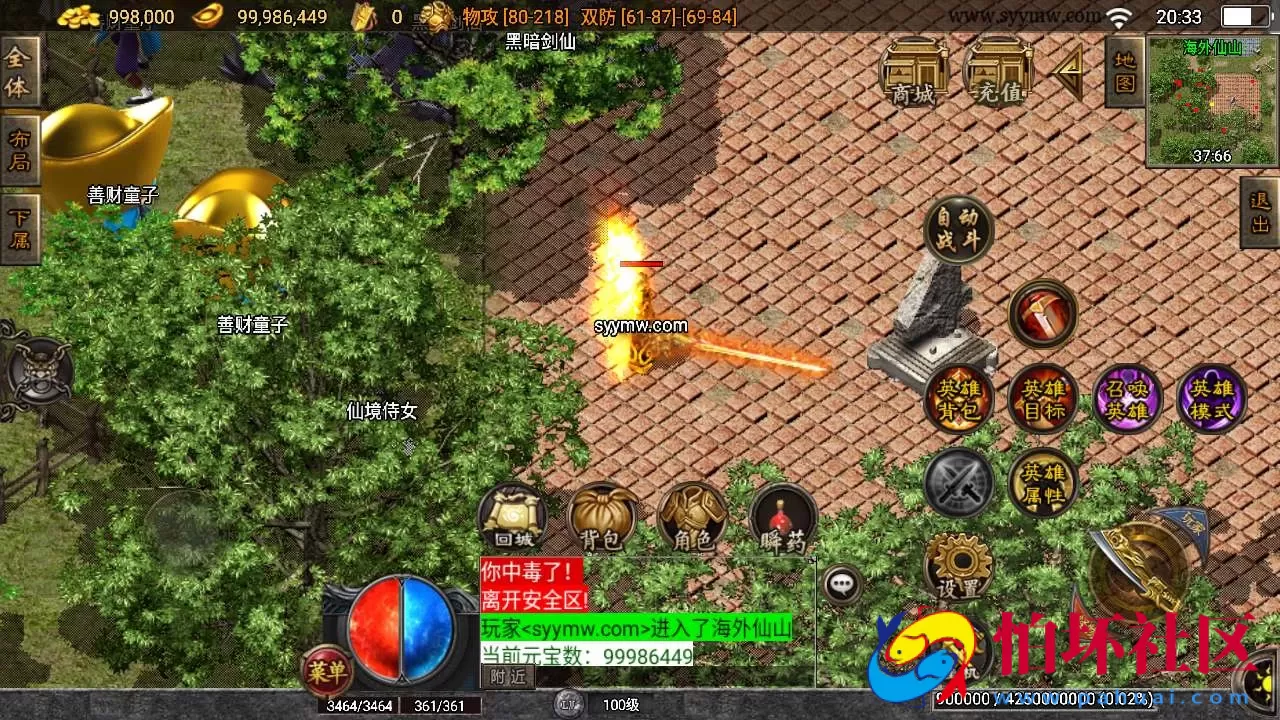
Task: Open the 英雄背包 hero backpack
Action: tap(957, 398)
